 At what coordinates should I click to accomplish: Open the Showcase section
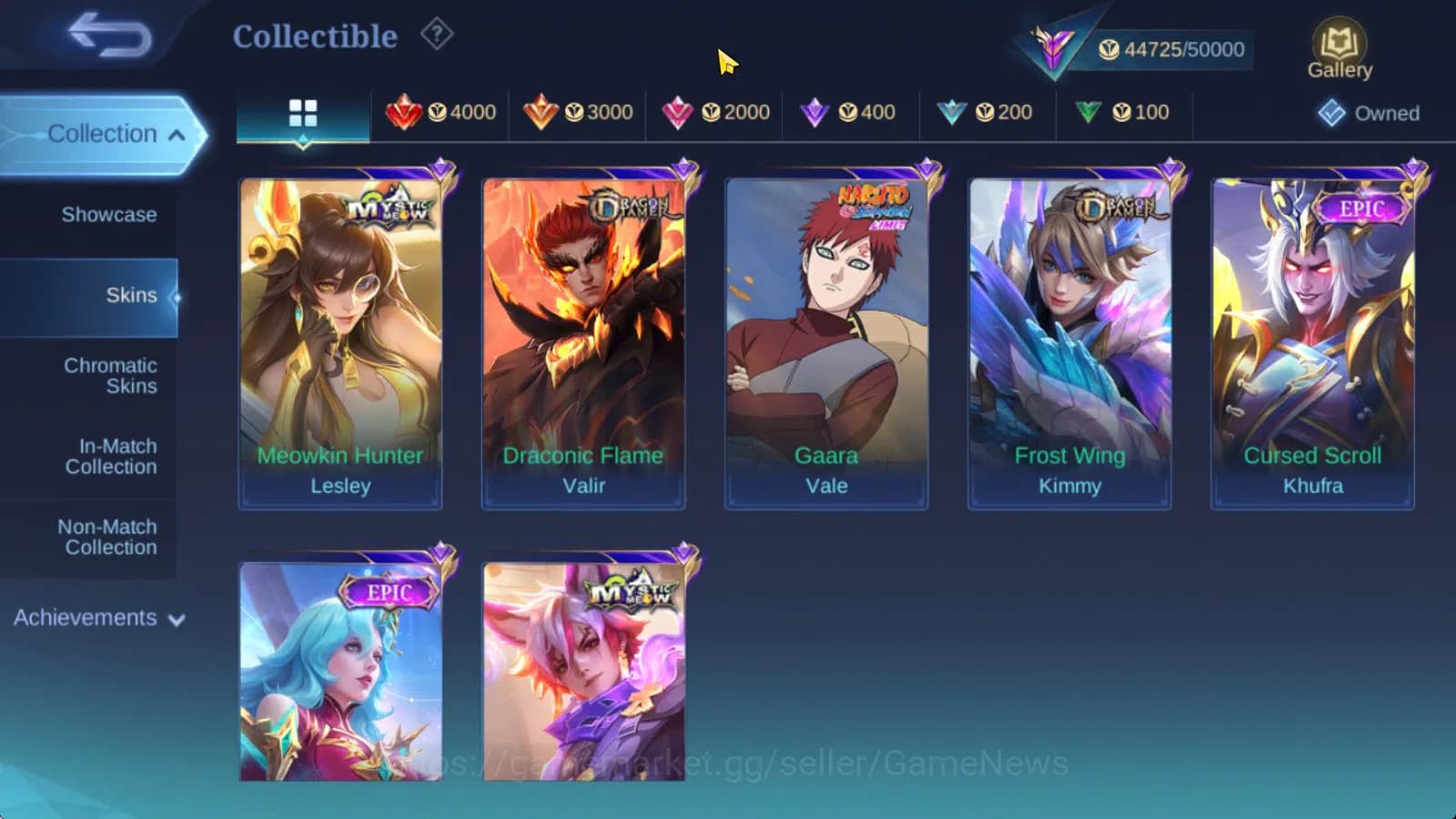(x=111, y=215)
